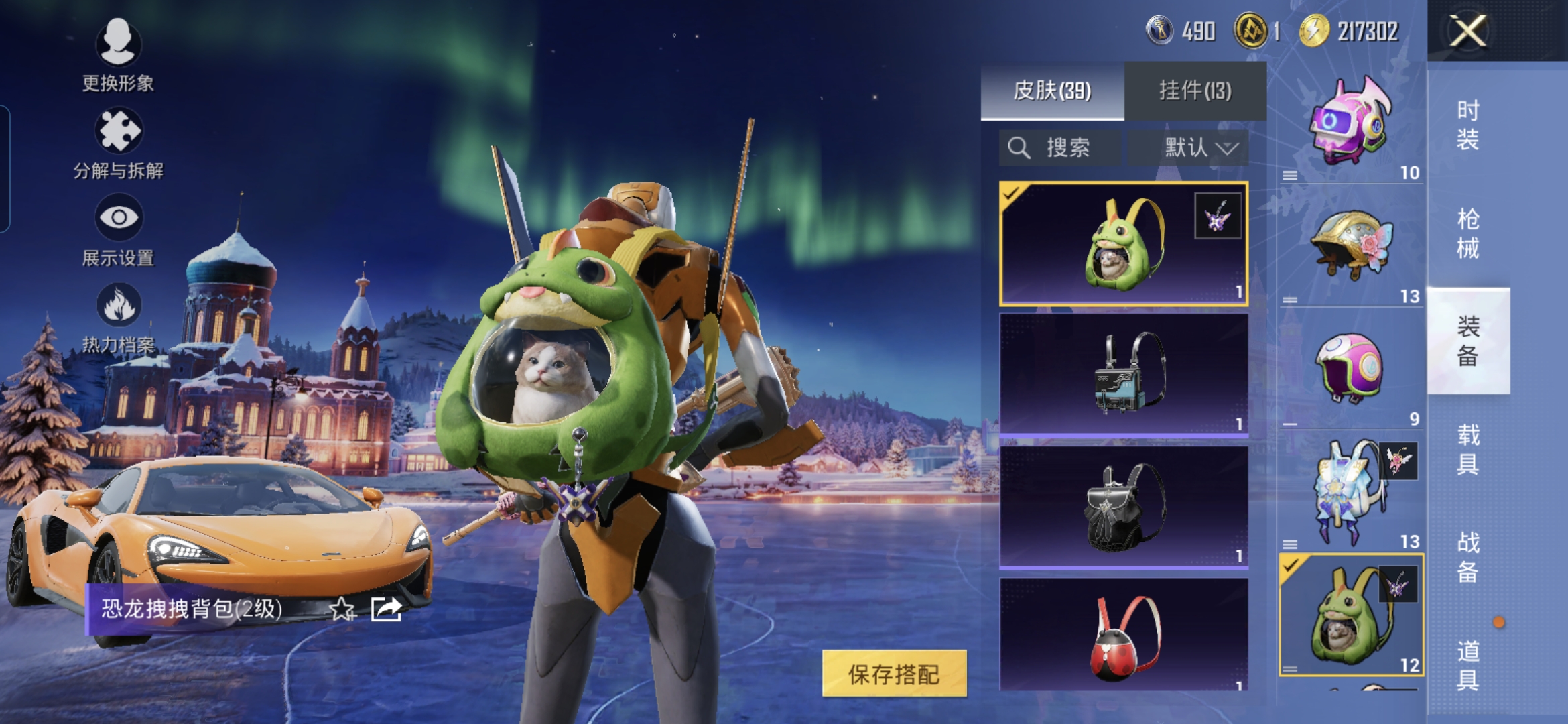The height and width of the screenshot is (724, 1568).
Task: Save the outfit with 保存搭配
Action: tap(894, 674)
